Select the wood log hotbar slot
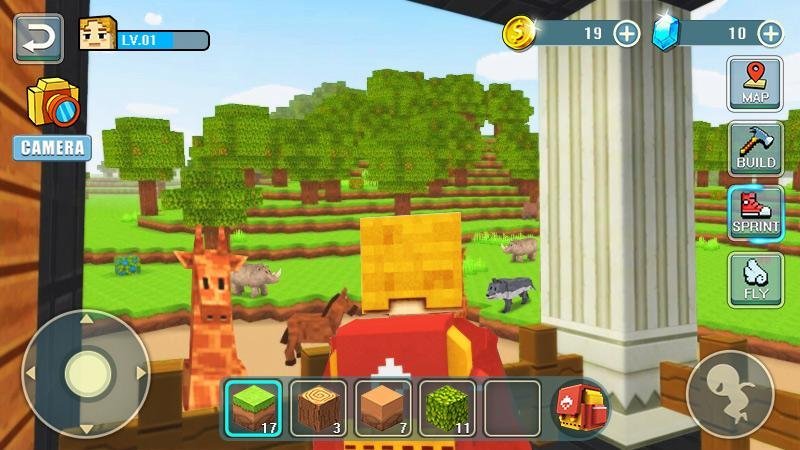The image size is (800, 450). pyautogui.click(x=318, y=408)
